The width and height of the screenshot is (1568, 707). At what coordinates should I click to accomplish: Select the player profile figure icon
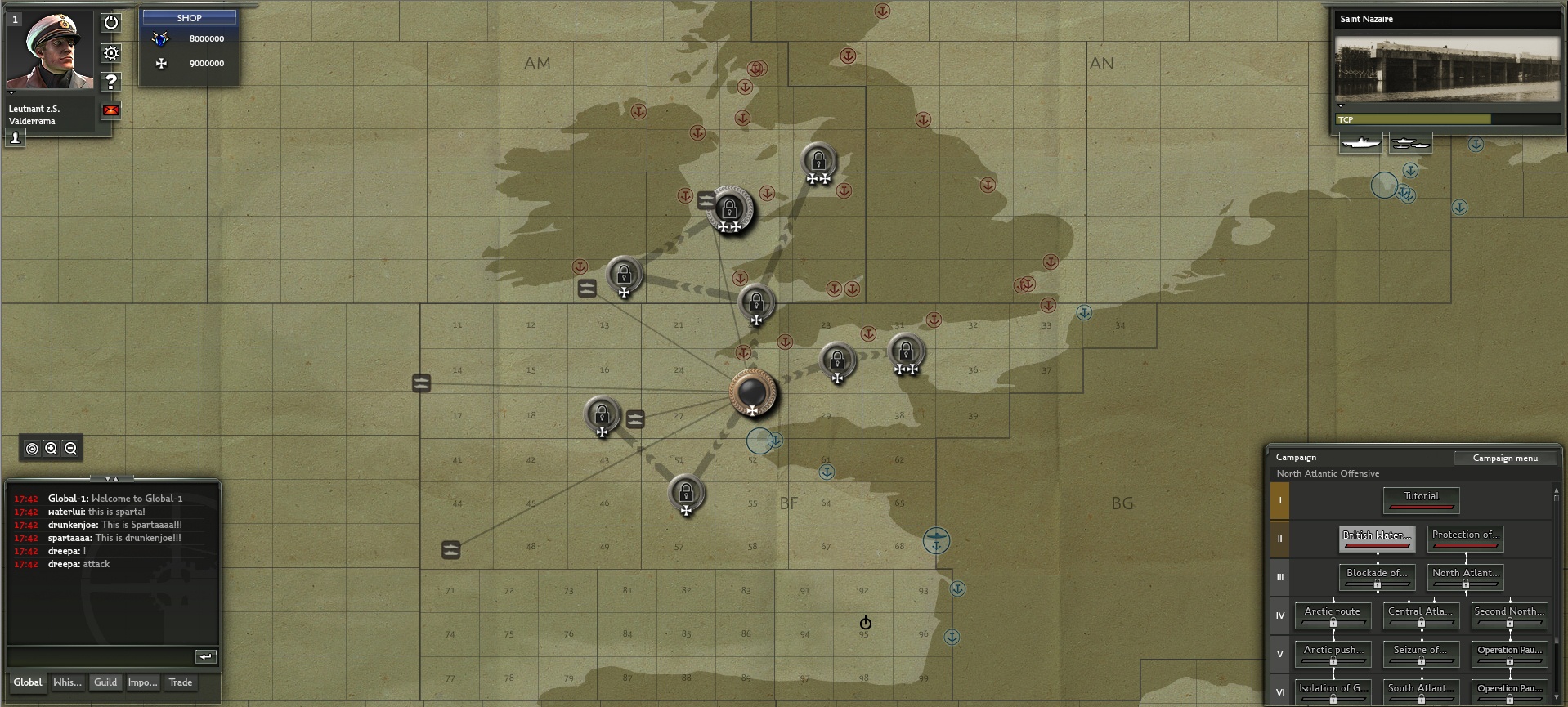coord(14,137)
